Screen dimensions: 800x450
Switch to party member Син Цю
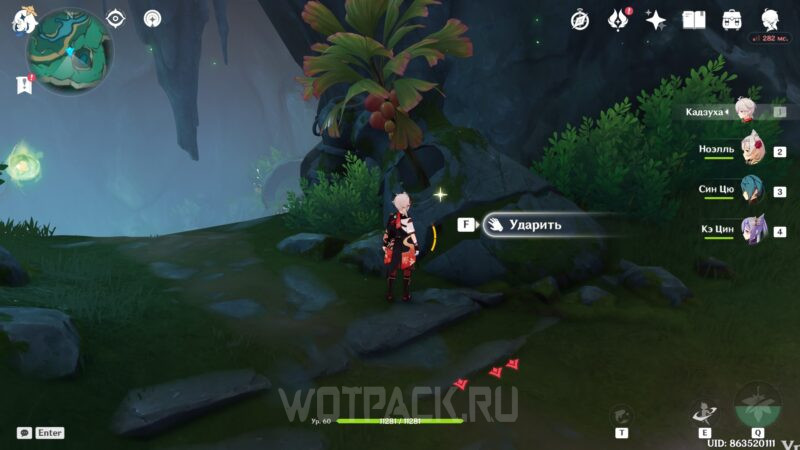[x=751, y=190]
